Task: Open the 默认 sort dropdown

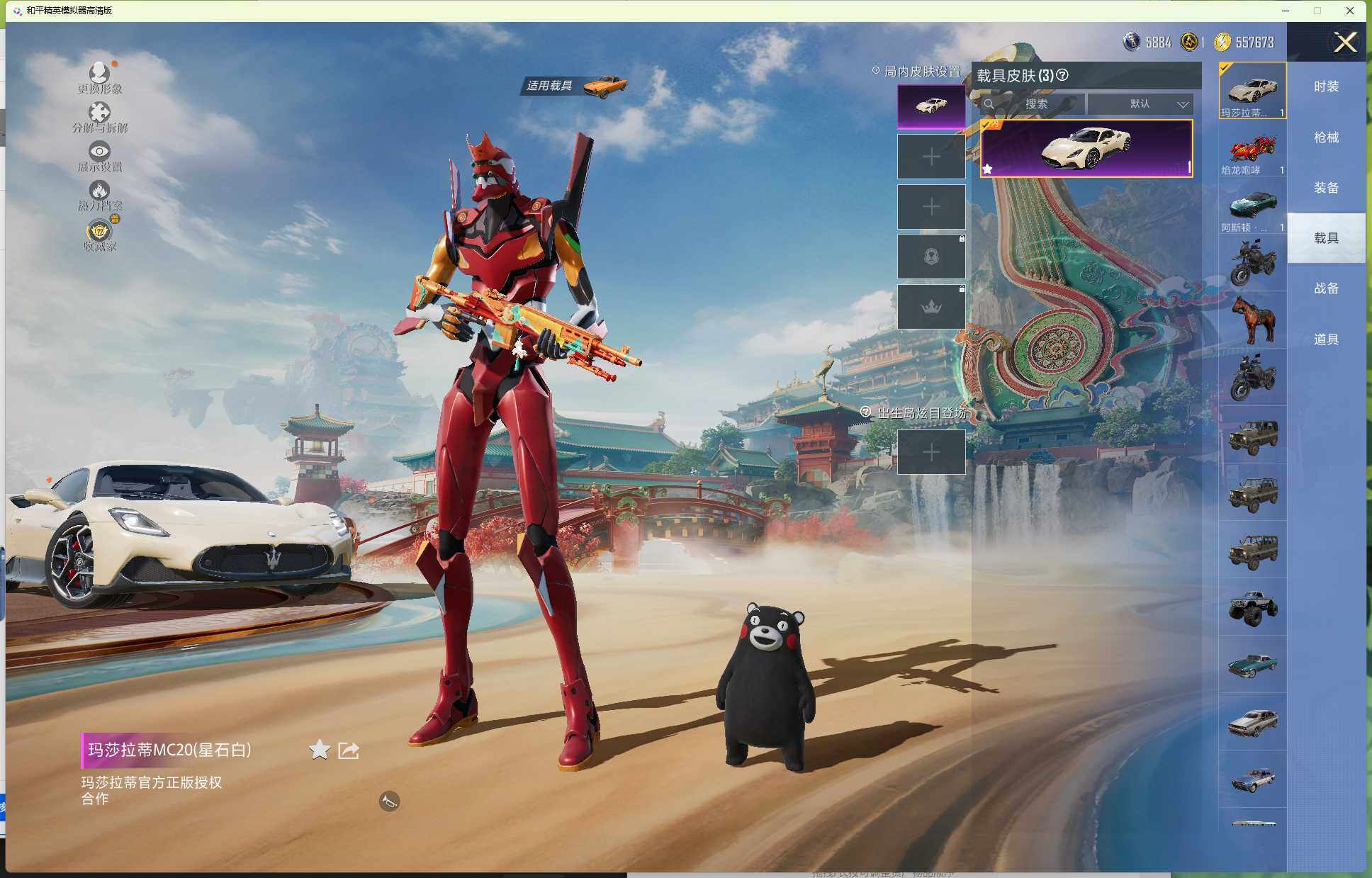Action: [1140, 104]
